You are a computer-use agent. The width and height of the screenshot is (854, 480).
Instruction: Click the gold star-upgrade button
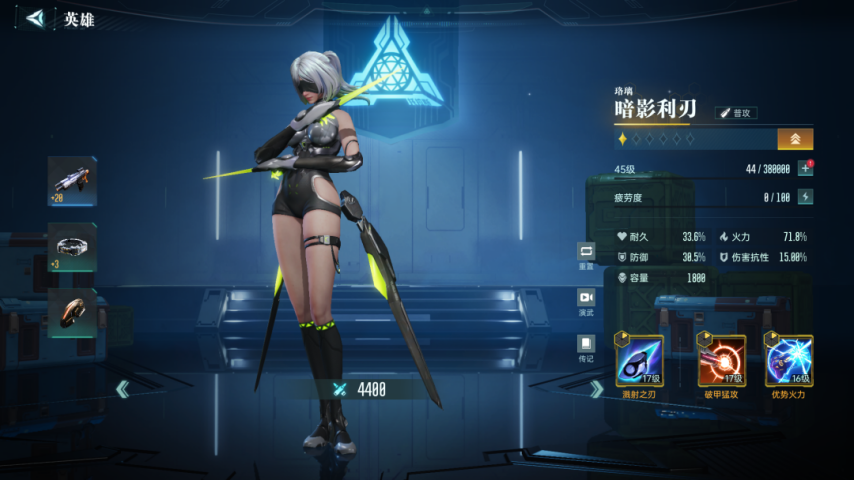pyautogui.click(x=795, y=139)
